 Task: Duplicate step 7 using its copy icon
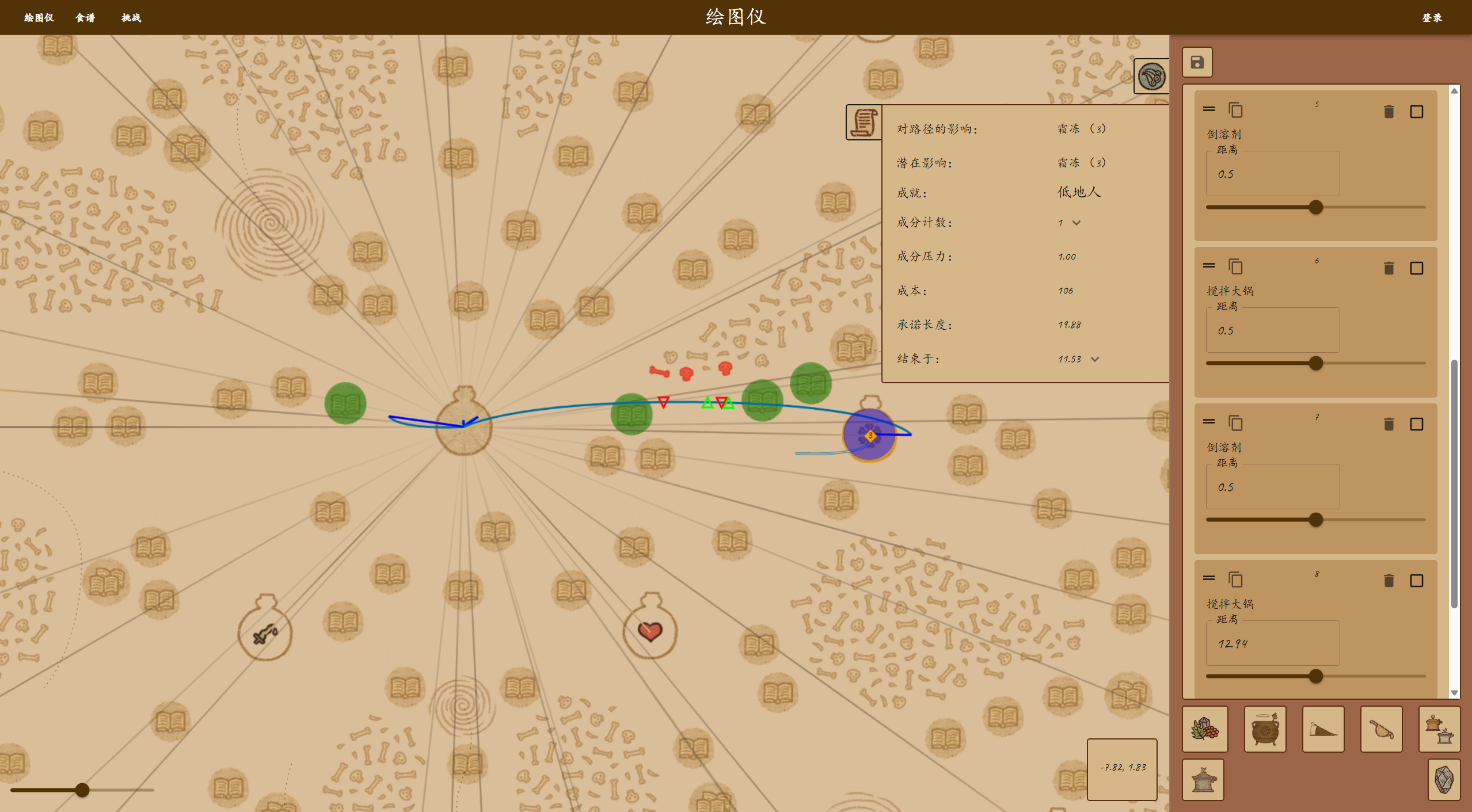click(x=1235, y=424)
